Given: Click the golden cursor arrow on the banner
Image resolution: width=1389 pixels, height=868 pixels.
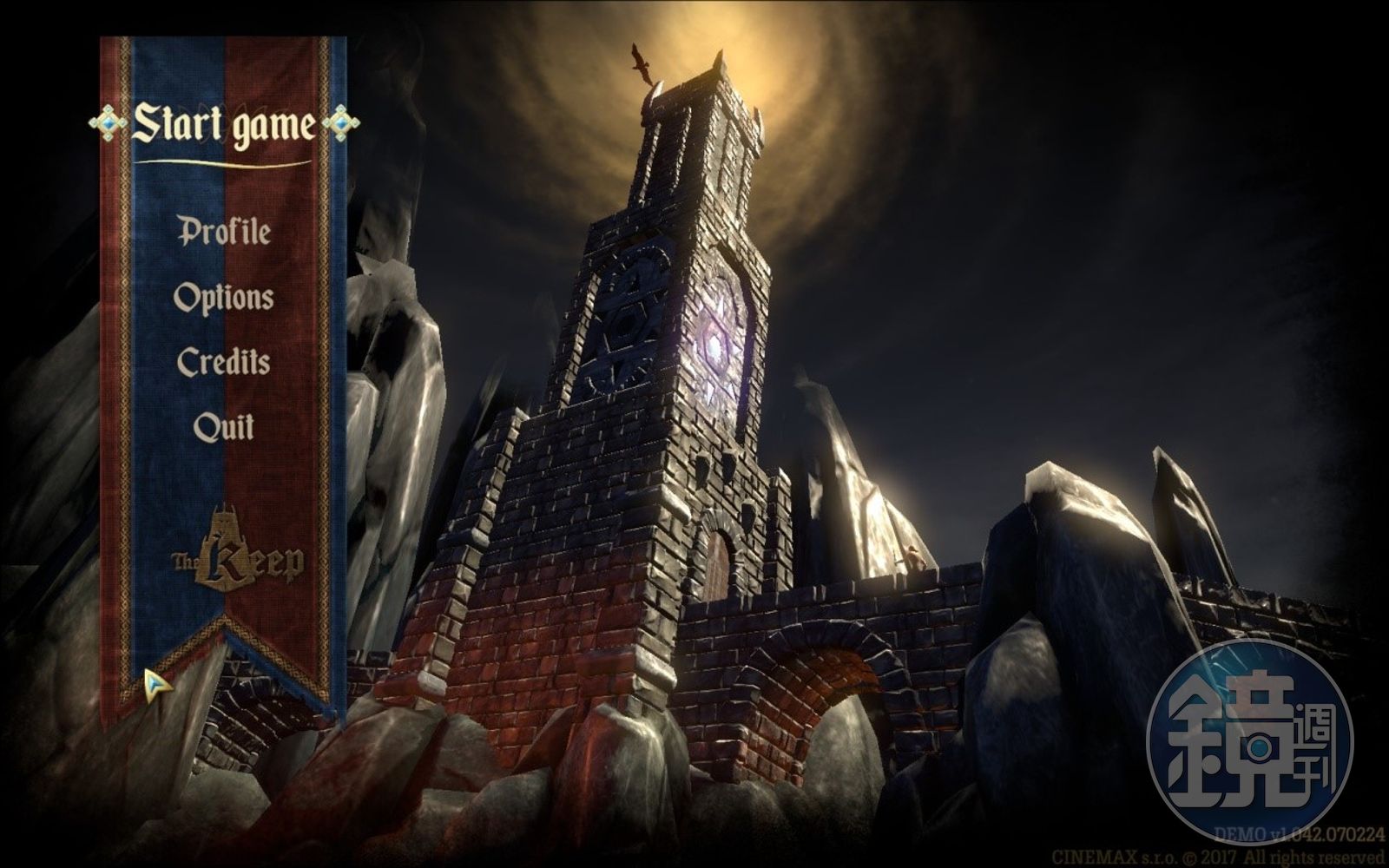Looking at the screenshot, I should [x=155, y=686].
